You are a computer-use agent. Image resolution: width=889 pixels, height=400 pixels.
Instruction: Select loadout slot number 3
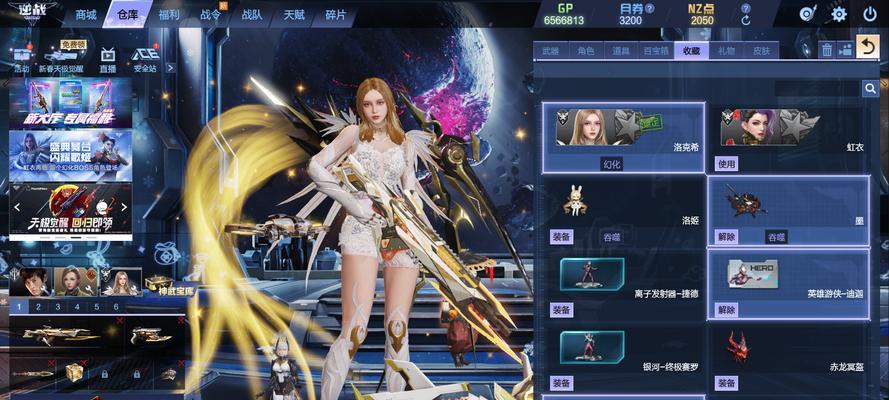tap(58, 307)
